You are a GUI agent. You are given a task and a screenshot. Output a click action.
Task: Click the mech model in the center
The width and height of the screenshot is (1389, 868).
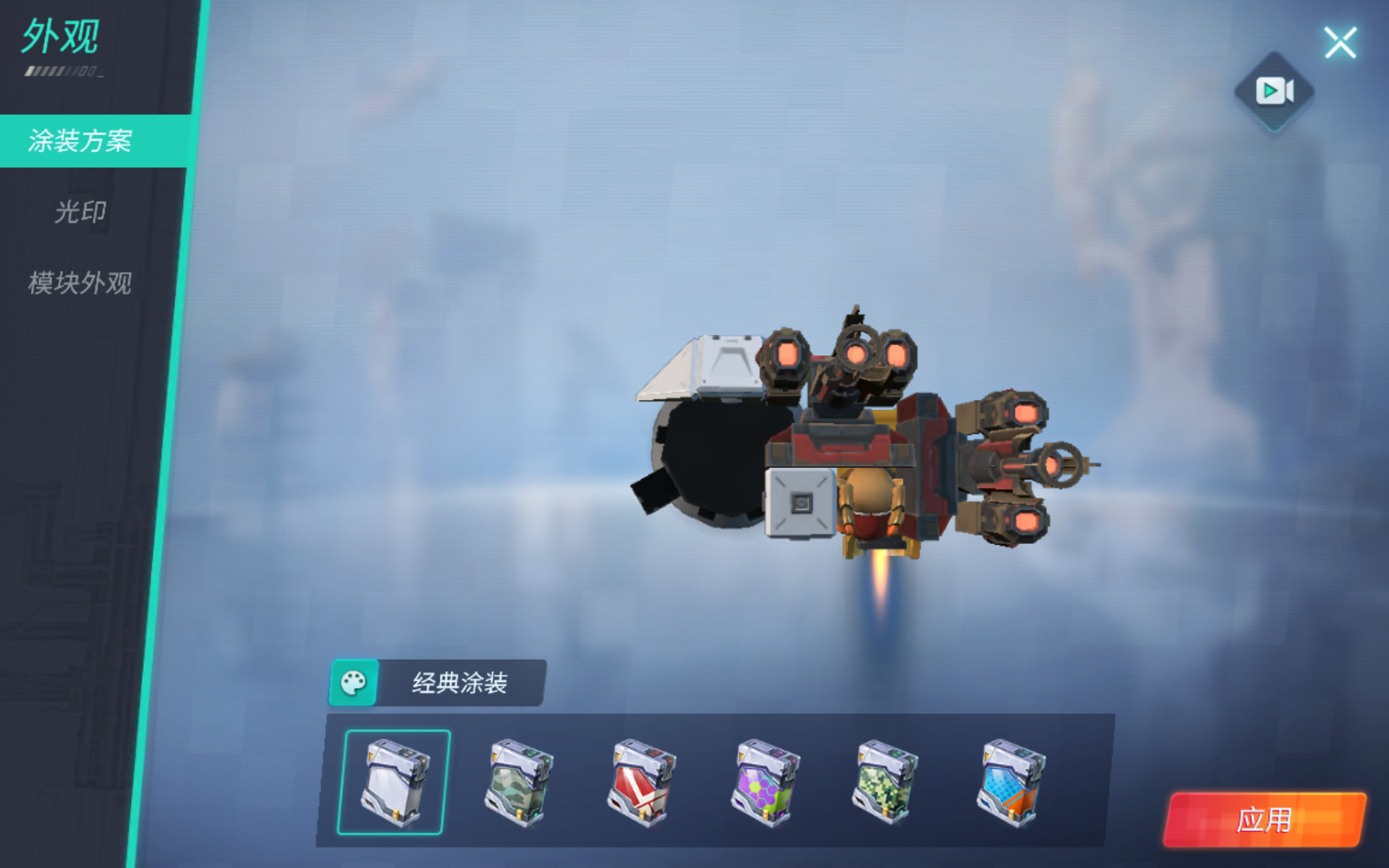pos(854,448)
